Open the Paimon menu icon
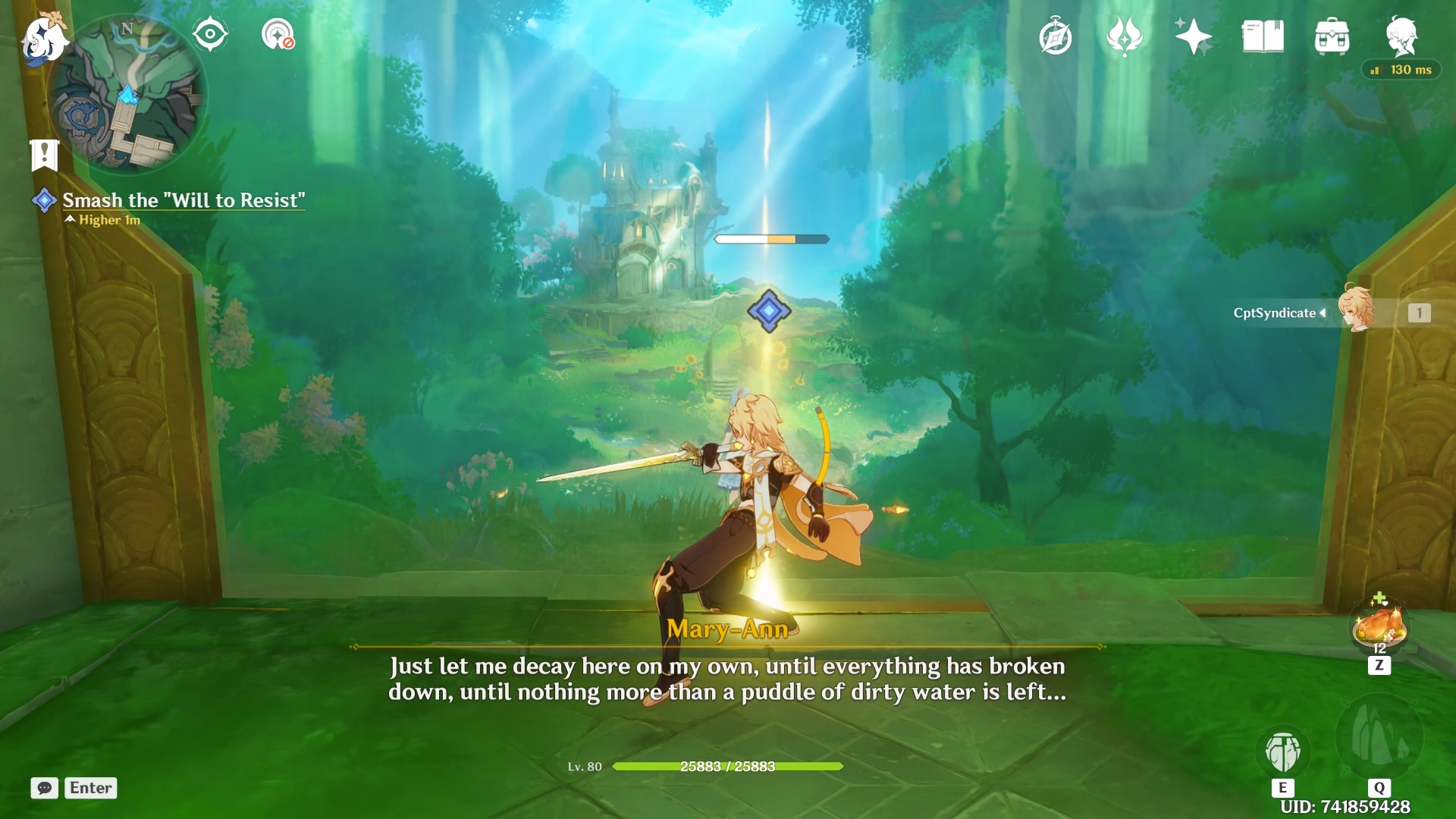1456x819 pixels. click(44, 38)
